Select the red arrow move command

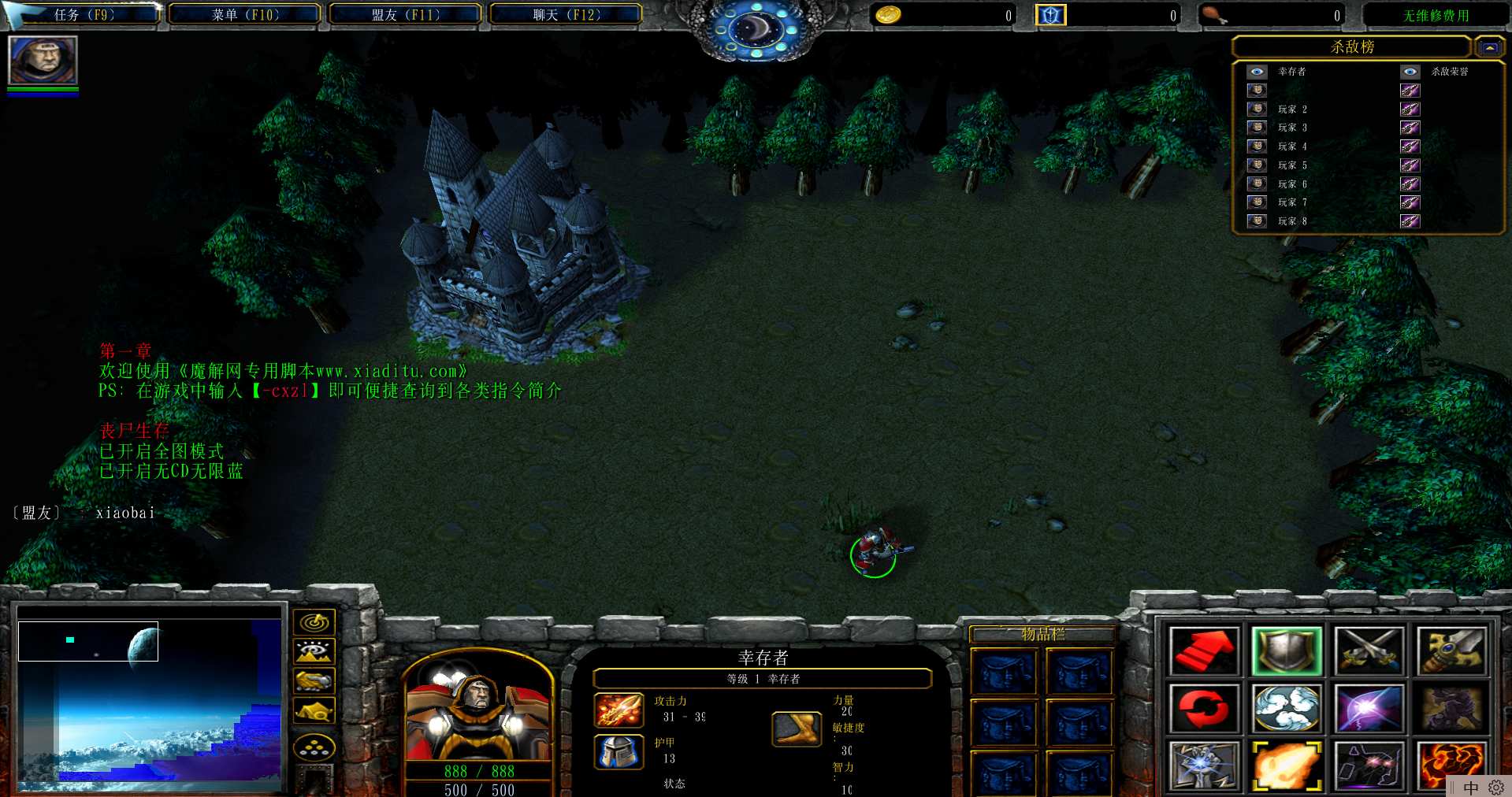(x=1203, y=652)
